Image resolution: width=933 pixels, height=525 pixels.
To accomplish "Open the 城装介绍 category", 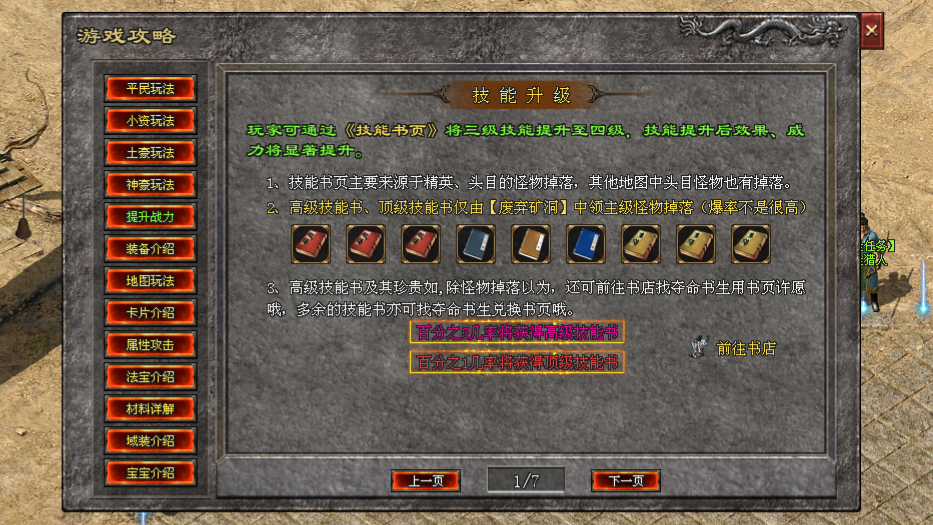I will (150, 441).
